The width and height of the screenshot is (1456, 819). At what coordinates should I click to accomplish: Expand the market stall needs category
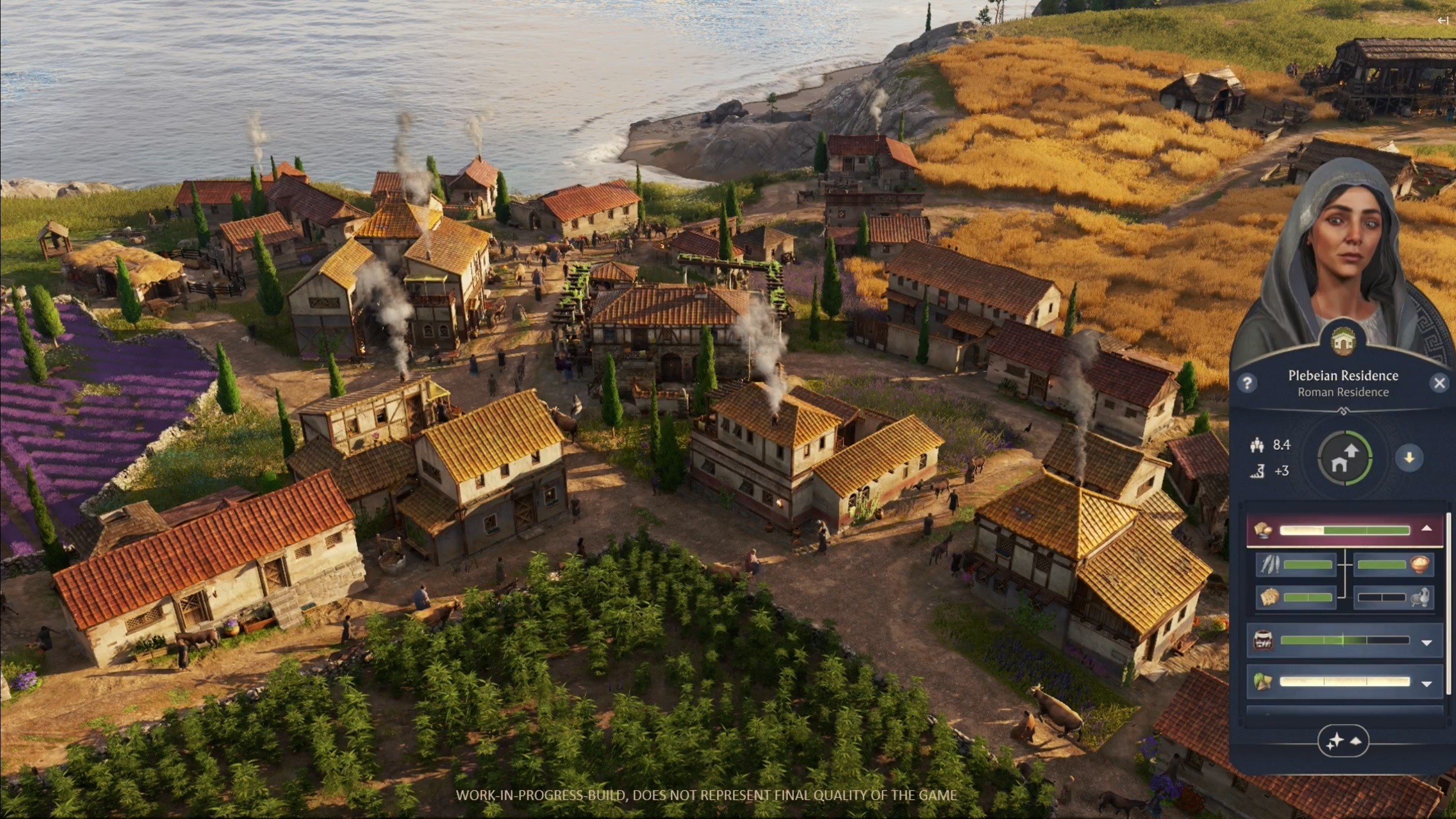[x=1426, y=642]
